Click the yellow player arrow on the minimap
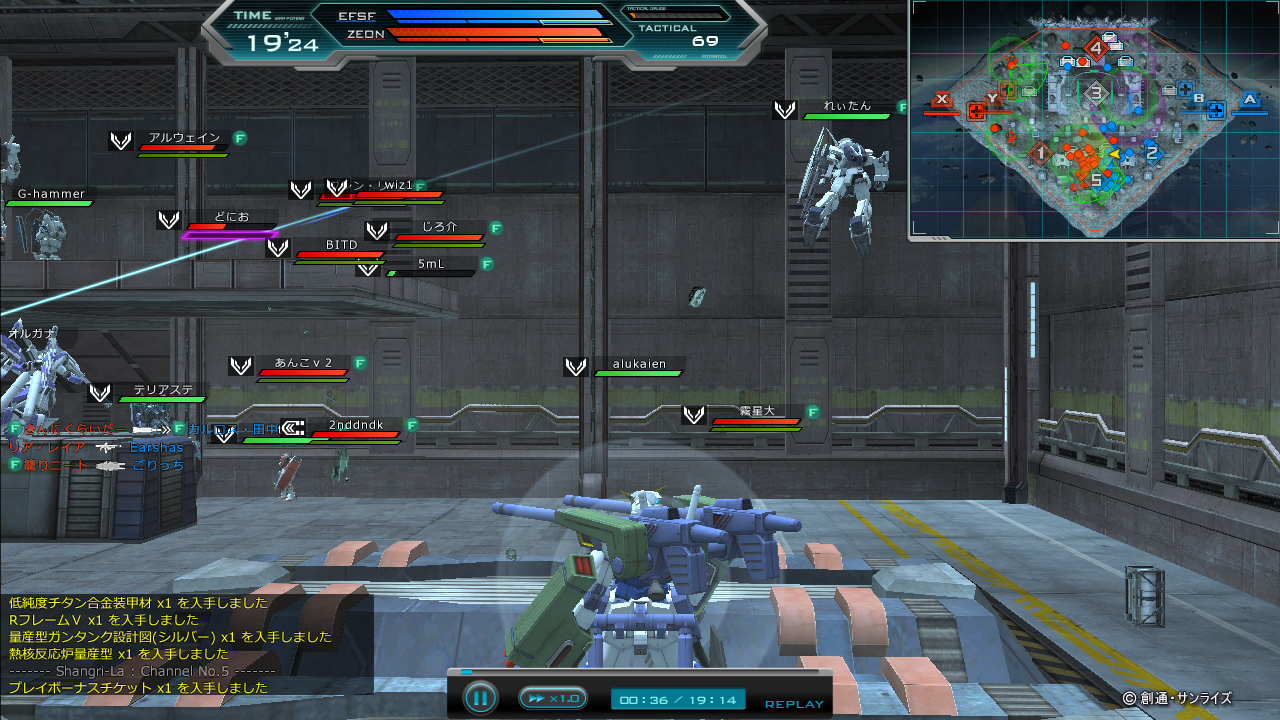The width and height of the screenshot is (1280, 720). [1114, 154]
